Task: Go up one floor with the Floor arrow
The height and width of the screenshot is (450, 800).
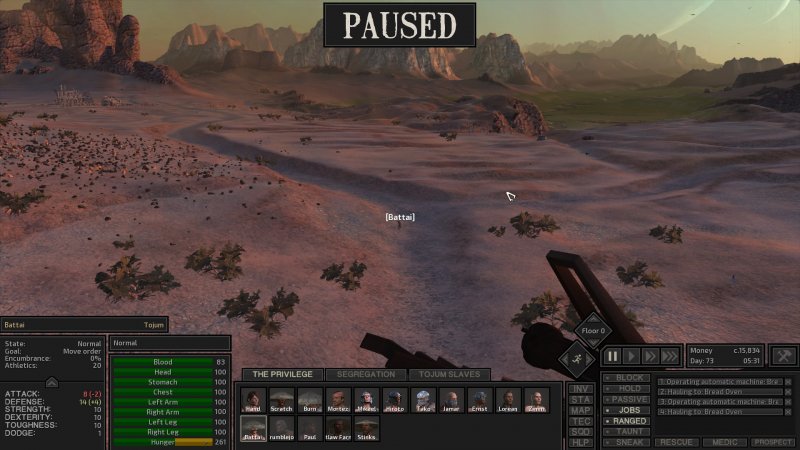Action: 592,318
